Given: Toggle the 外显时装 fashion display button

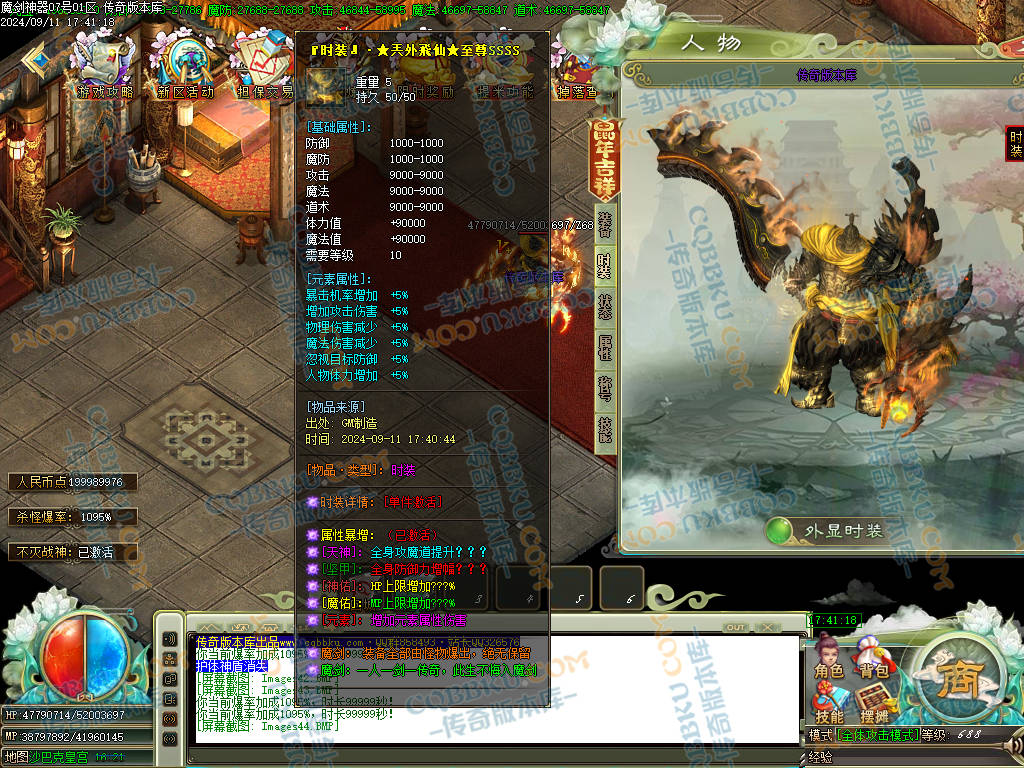Looking at the screenshot, I should [x=826, y=531].
